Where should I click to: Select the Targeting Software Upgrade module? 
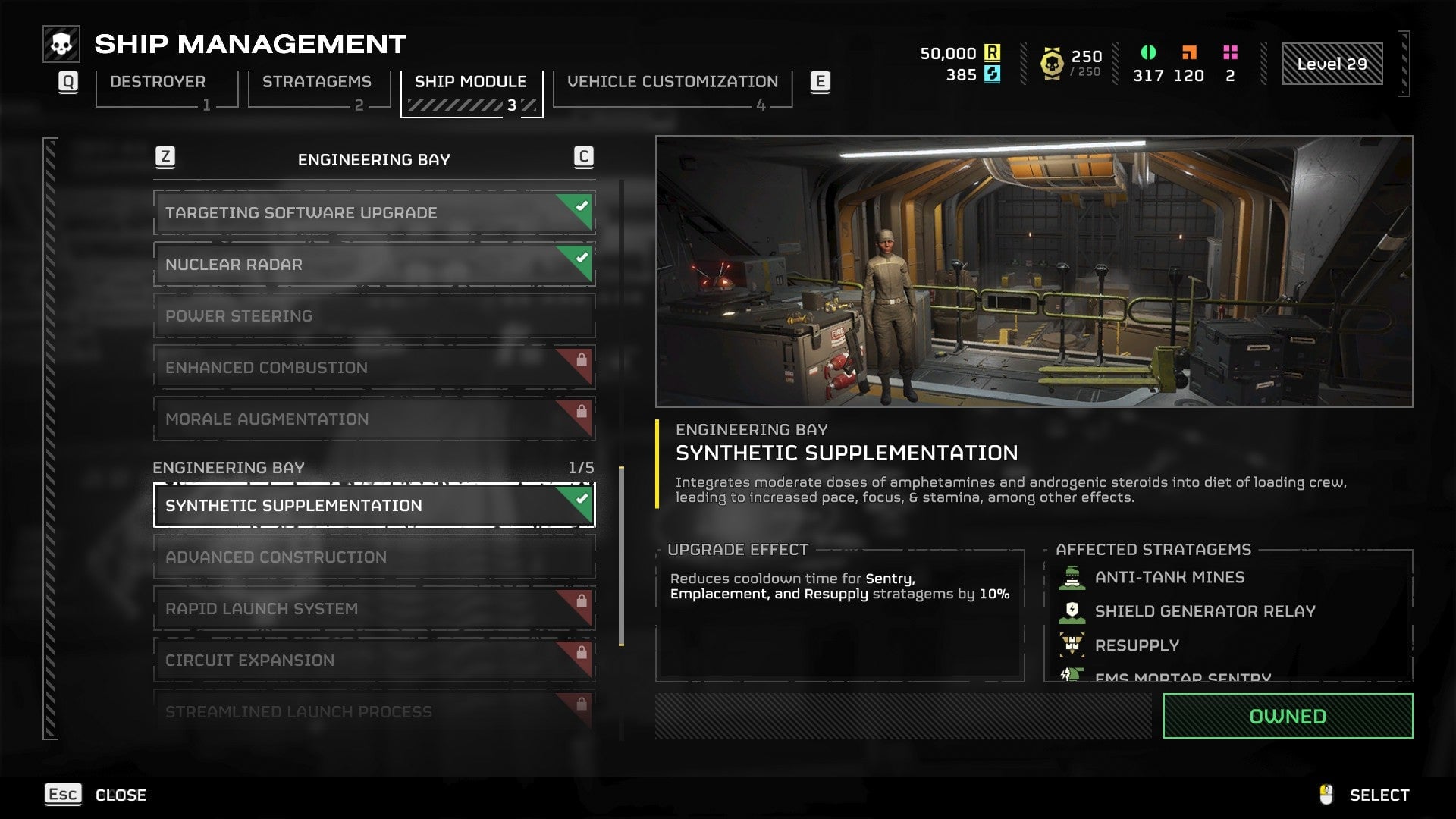point(374,213)
